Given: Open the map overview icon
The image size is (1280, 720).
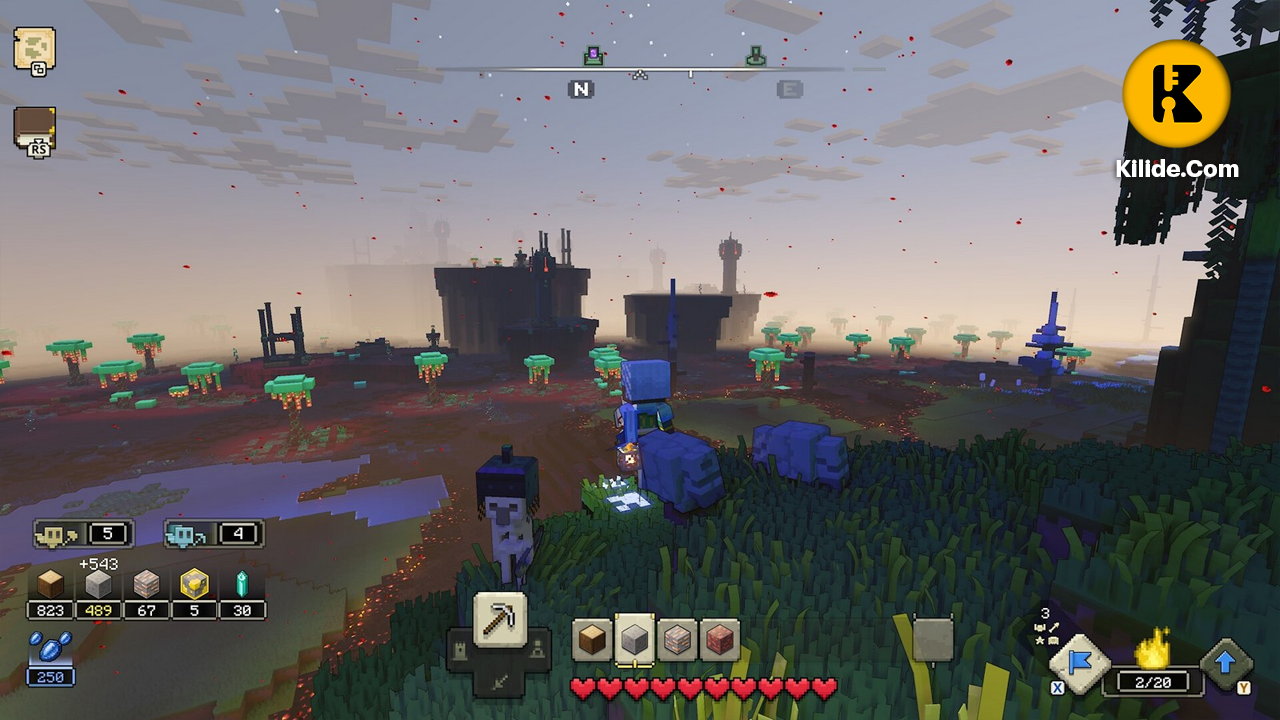Looking at the screenshot, I should tap(35, 50).
